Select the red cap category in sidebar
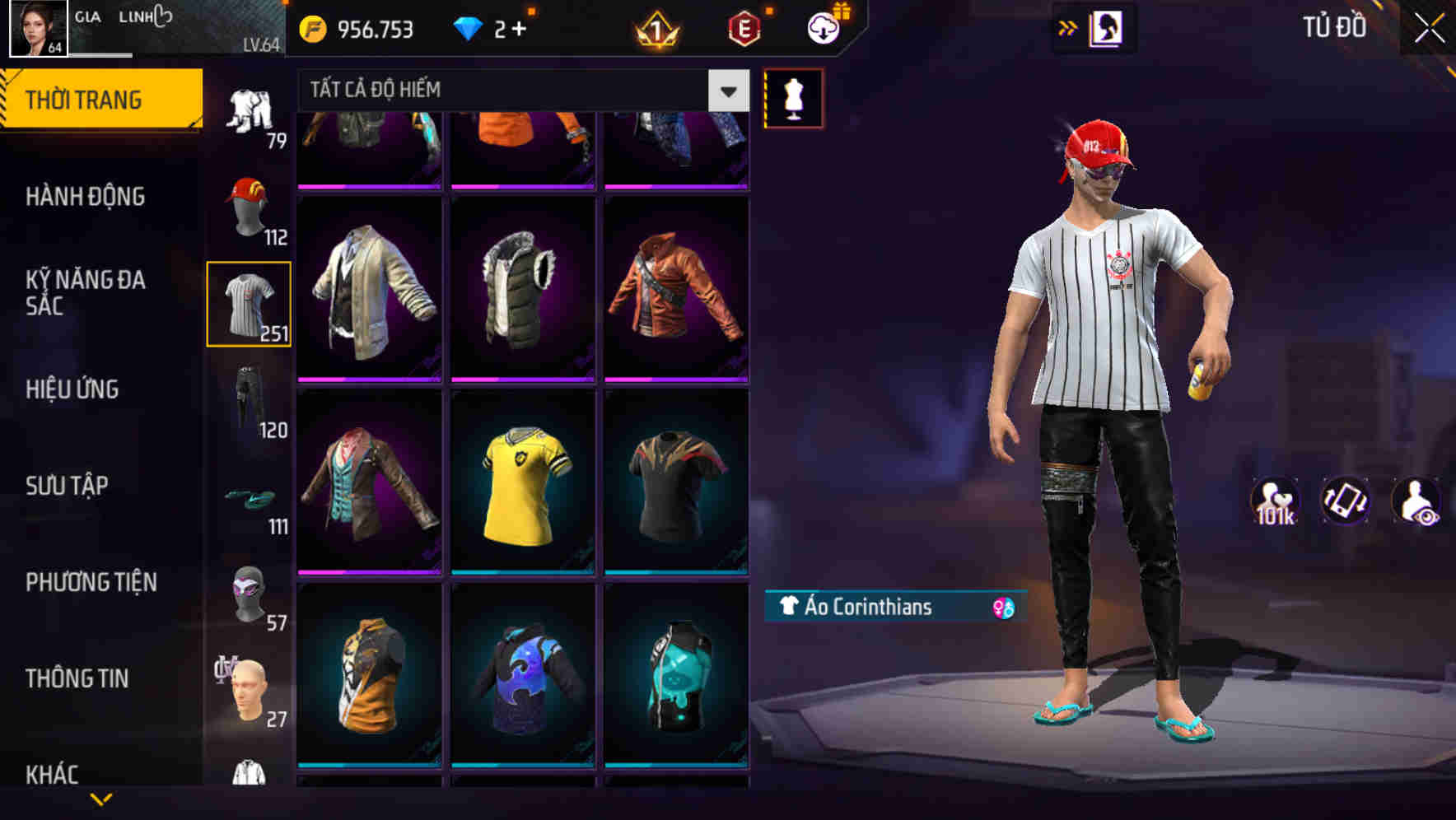The image size is (1456, 820). pos(250,204)
